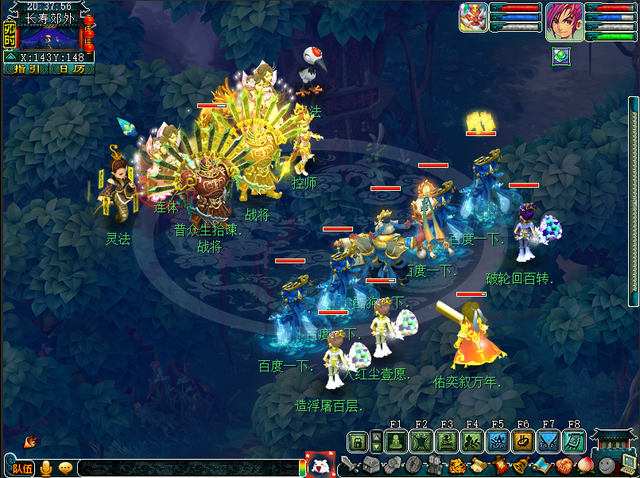The image size is (640, 478).
Task: Click the green gem buff icon
Action: pos(559,56)
